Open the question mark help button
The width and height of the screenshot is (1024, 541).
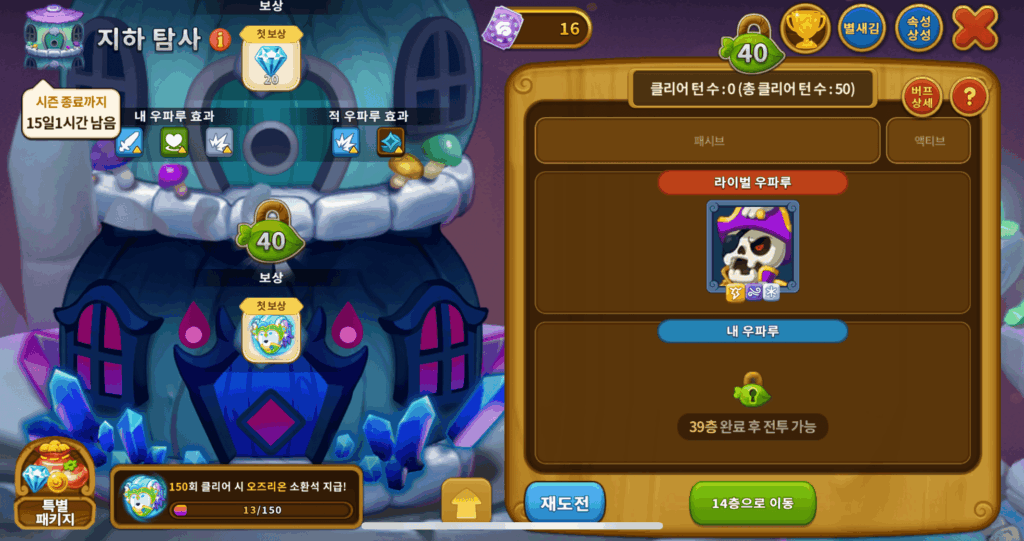pos(968,97)
